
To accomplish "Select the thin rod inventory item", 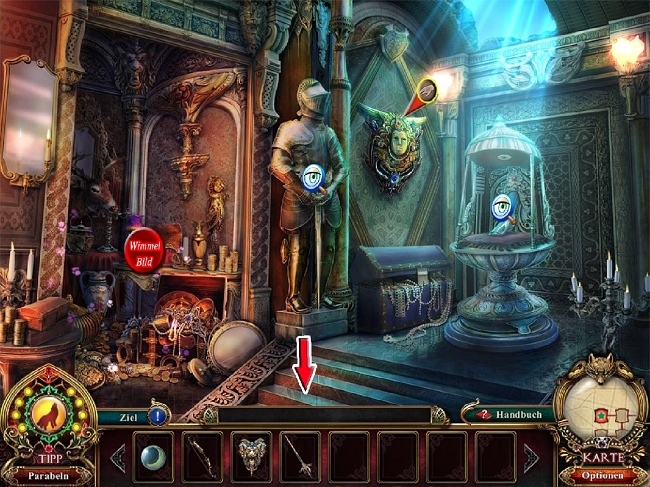I will tap(202, 457).
